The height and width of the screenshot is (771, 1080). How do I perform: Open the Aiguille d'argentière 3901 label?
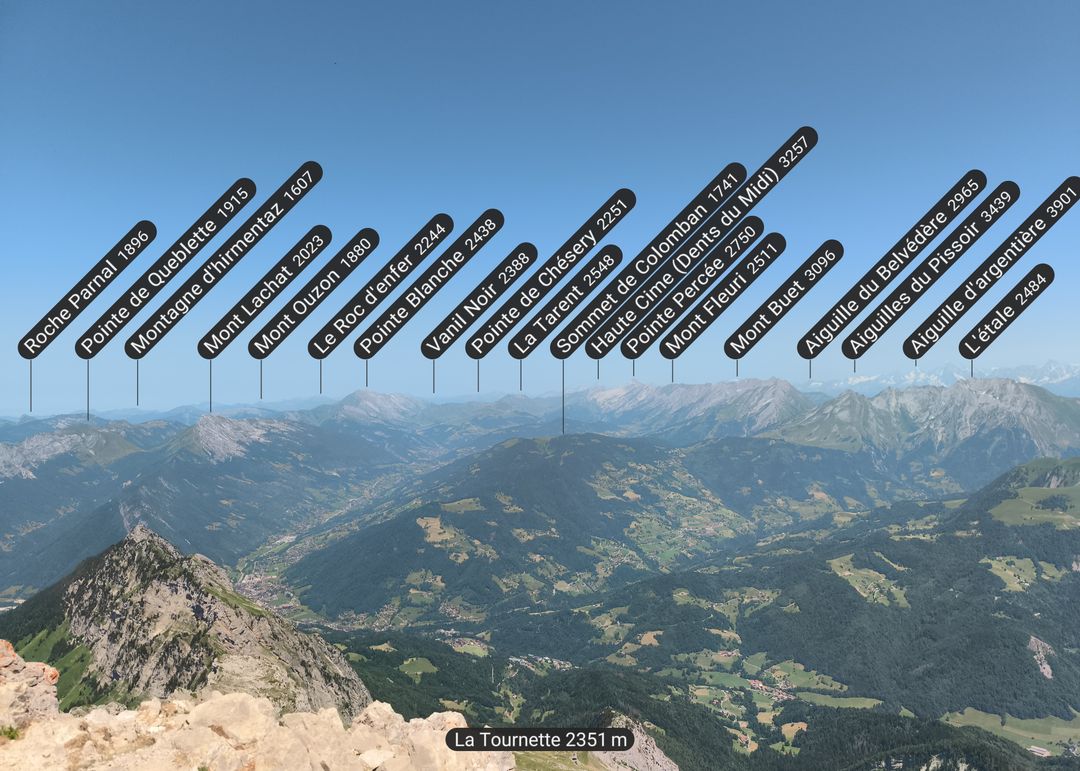(991, 268)
